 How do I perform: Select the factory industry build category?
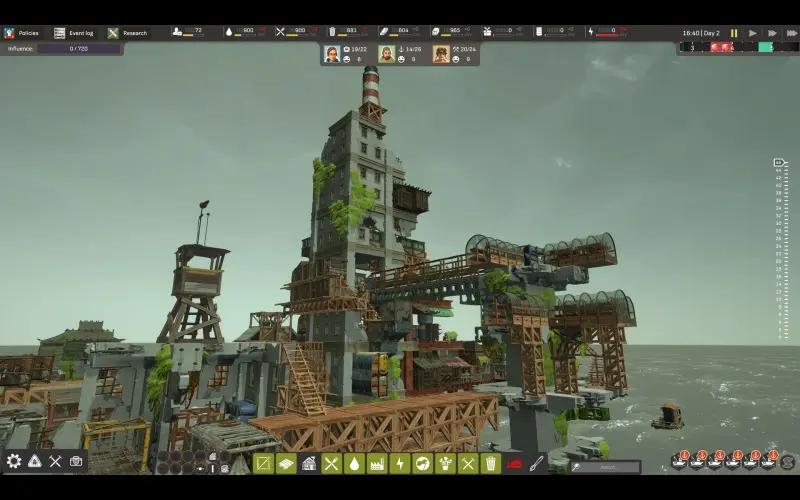click(x=377, y=463)
